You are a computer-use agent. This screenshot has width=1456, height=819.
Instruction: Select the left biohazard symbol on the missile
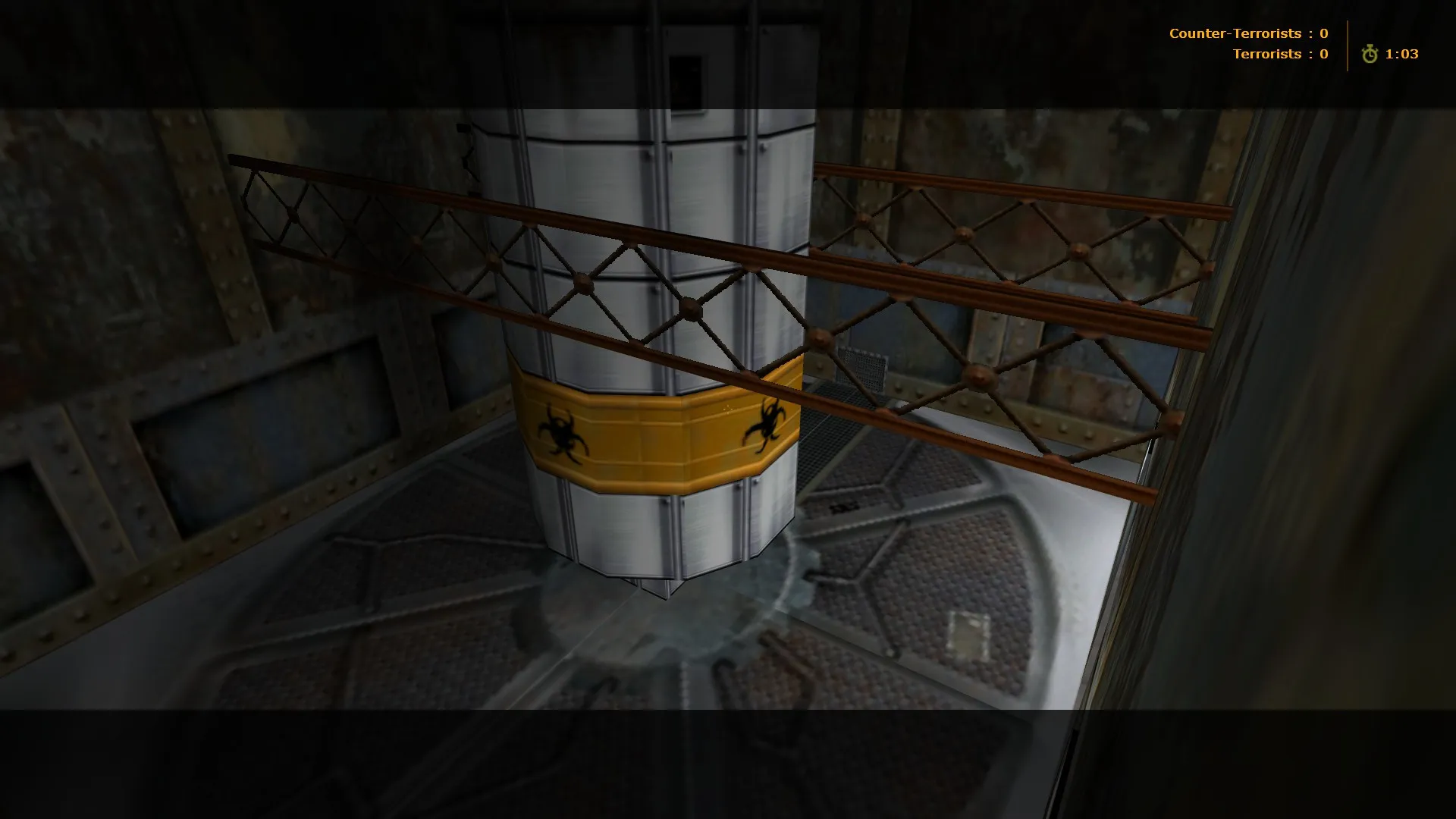560,432
